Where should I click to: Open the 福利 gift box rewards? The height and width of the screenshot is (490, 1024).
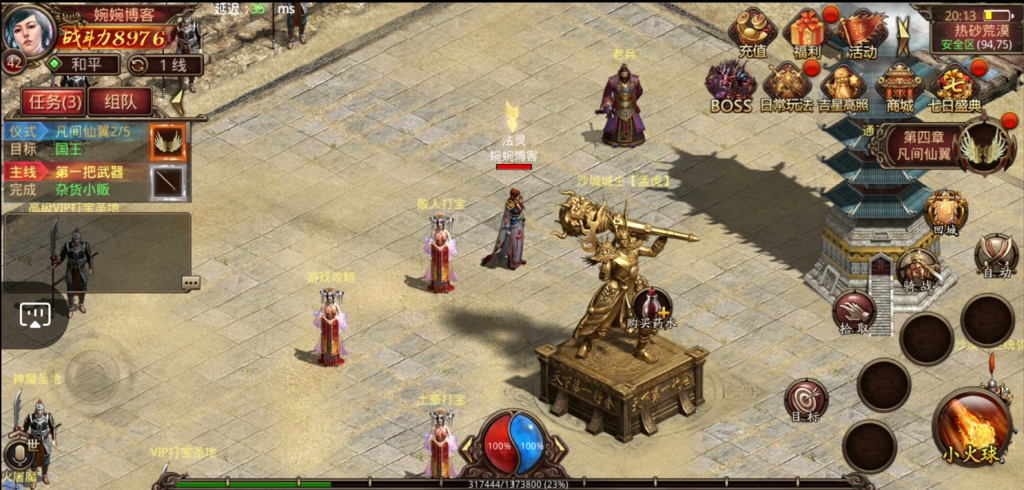pyautogui.click(x=806, y=33)
